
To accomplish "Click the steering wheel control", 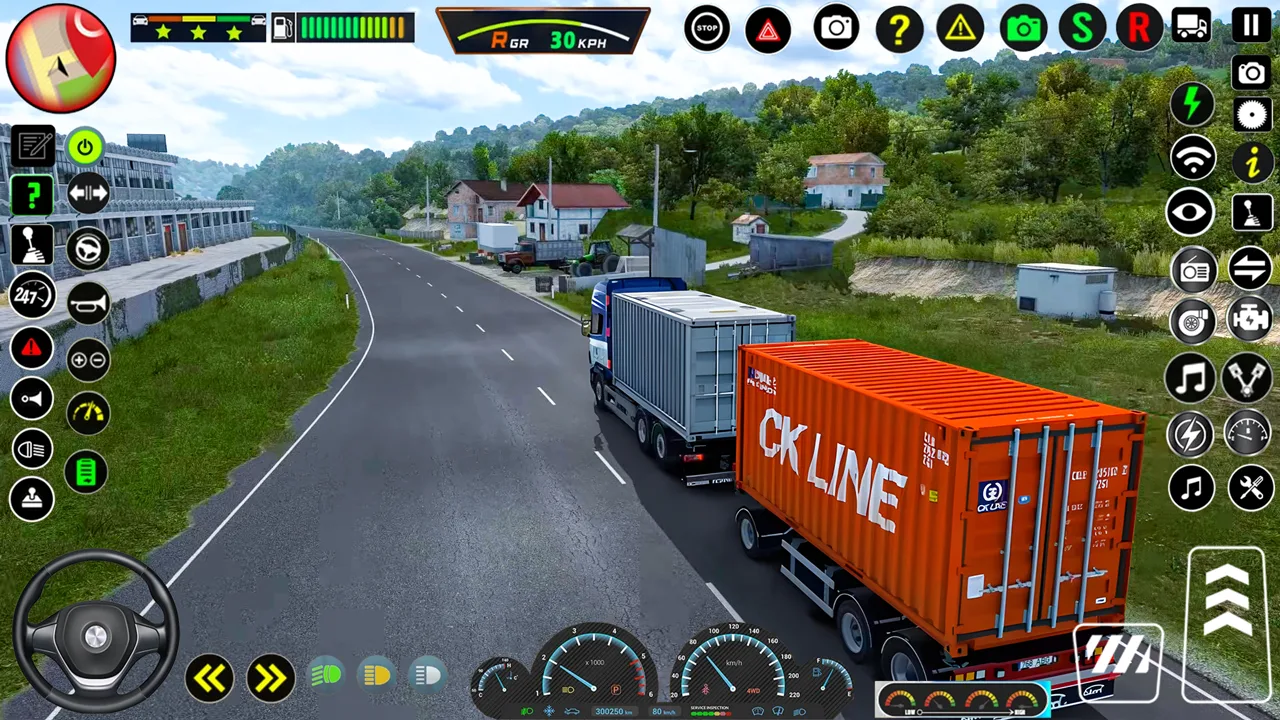I will pyautogui.click(x=95, y=631).
